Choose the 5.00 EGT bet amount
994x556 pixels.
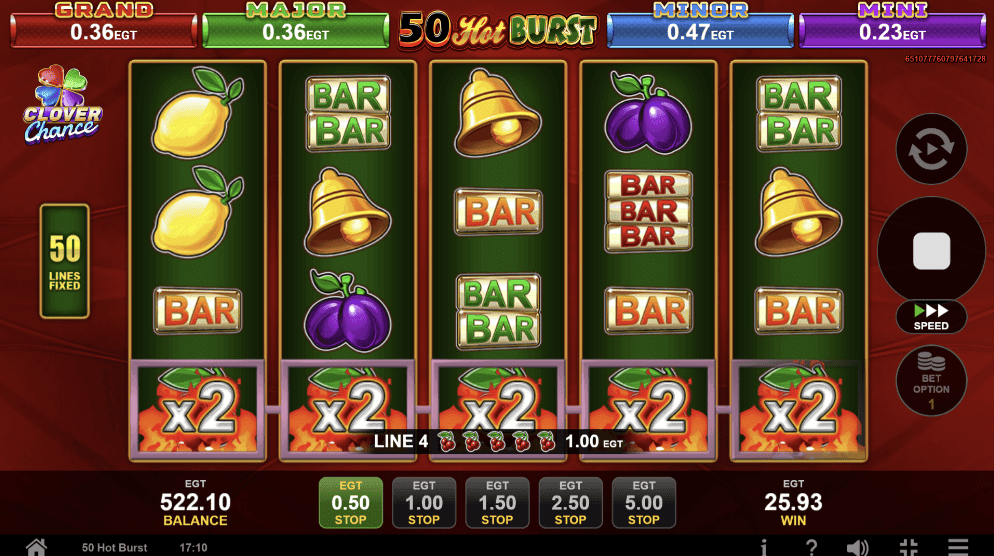643,502
